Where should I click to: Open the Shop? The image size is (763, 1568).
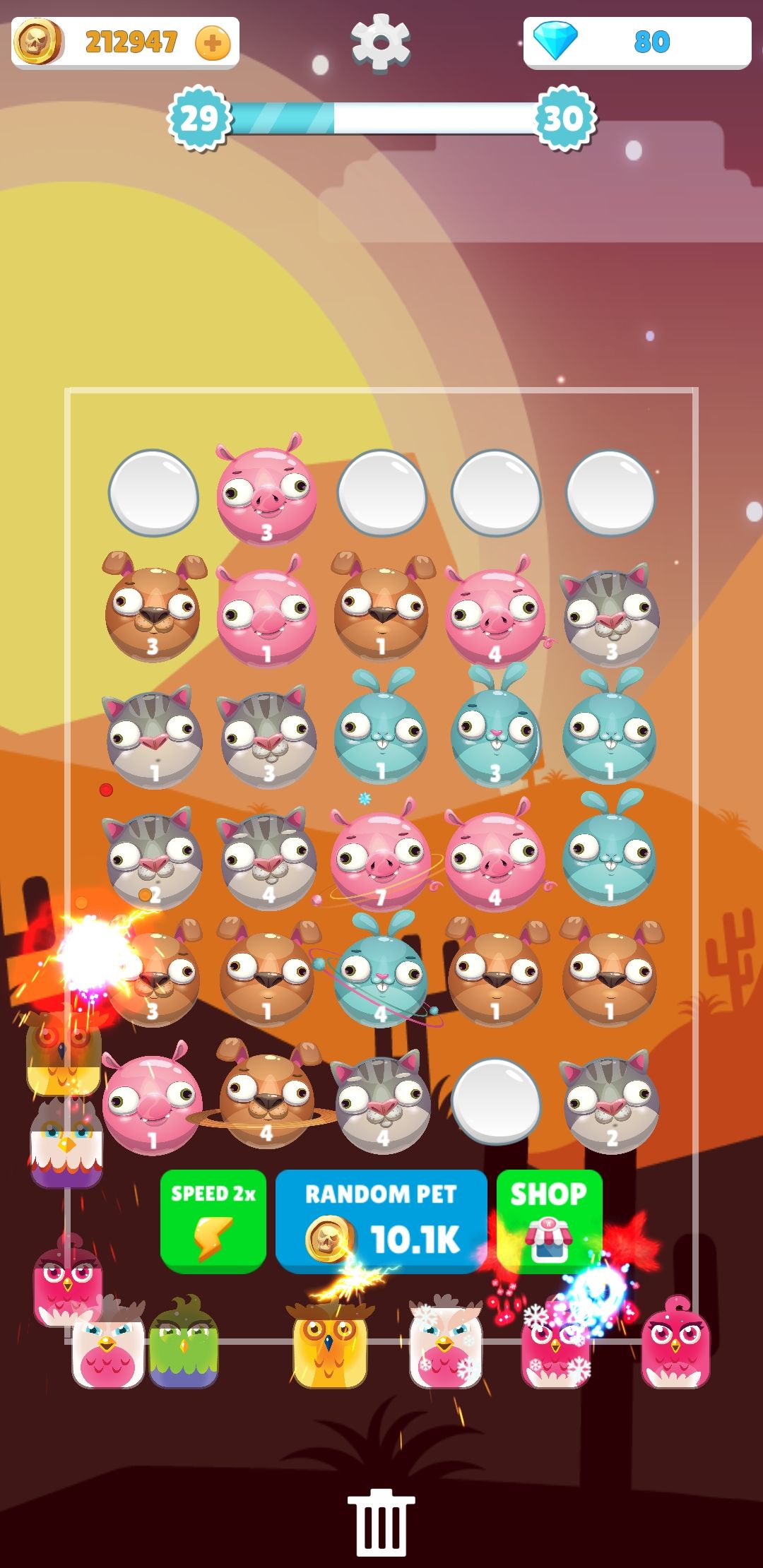[549, 1220]
